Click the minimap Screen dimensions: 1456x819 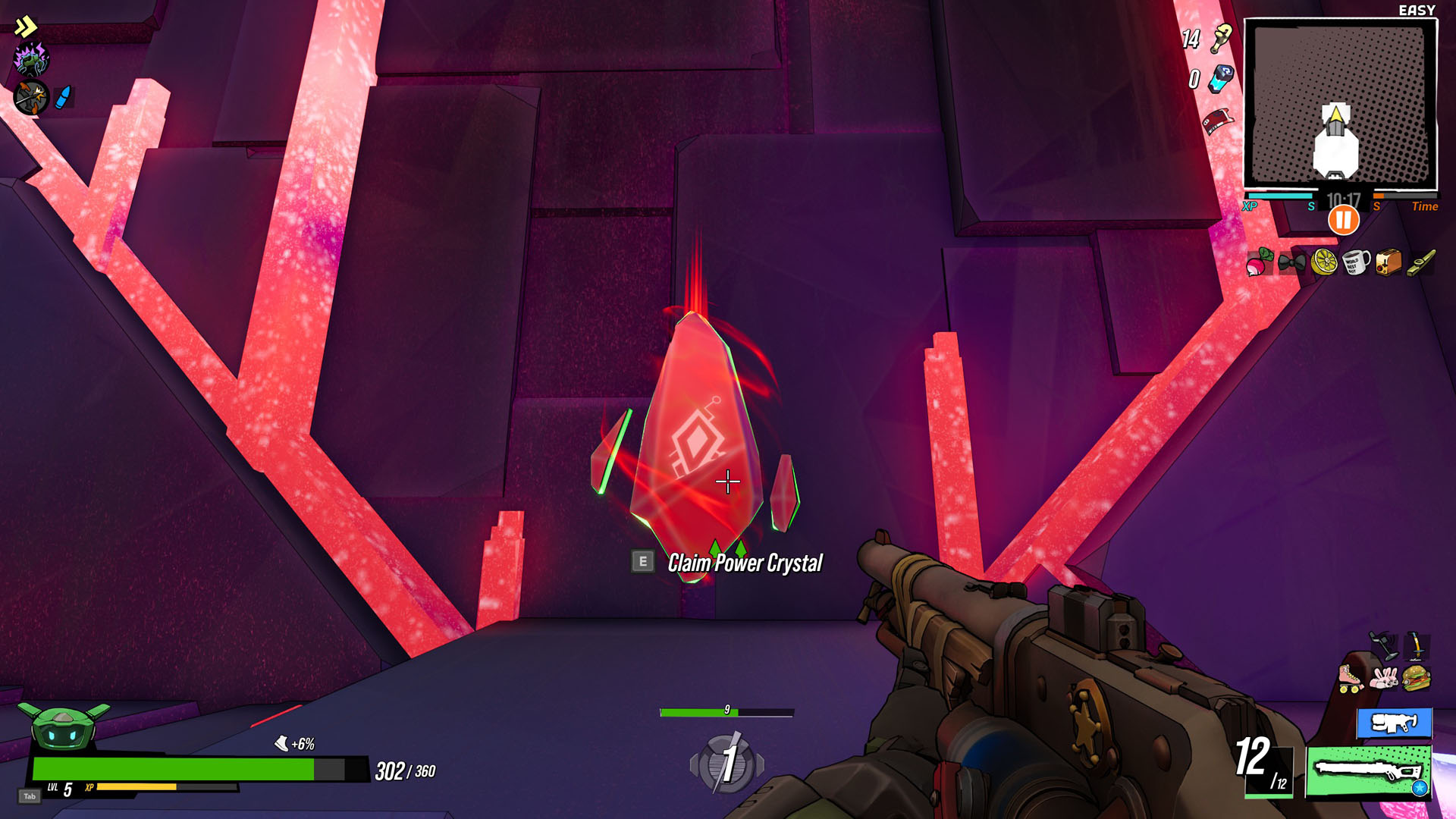click(1340, 104)
